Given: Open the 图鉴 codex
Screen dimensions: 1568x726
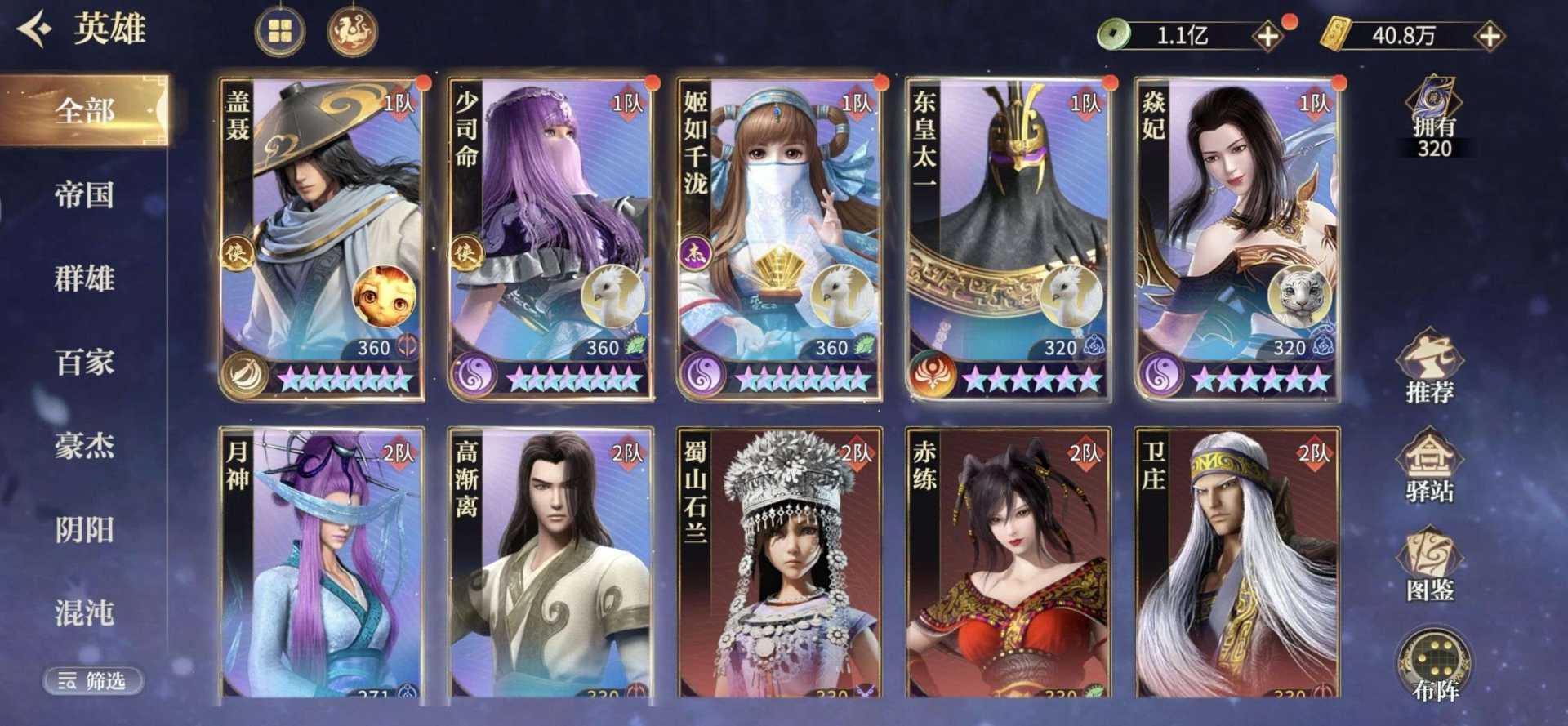Looking at the screenshot, I should (x=1430, y=566).
